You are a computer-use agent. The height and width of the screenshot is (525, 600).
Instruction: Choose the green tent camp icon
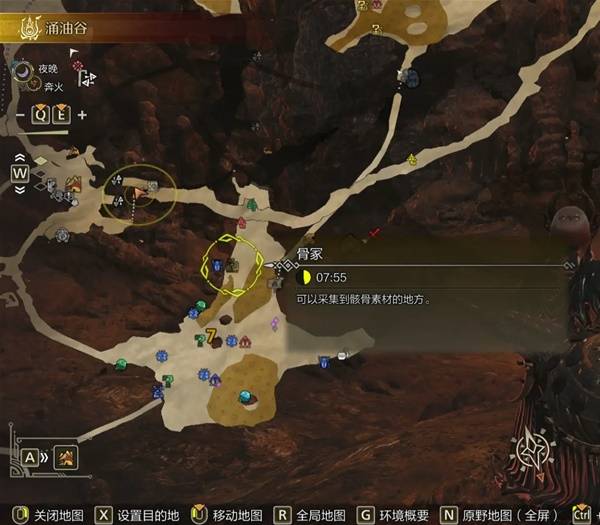[251, 205]
